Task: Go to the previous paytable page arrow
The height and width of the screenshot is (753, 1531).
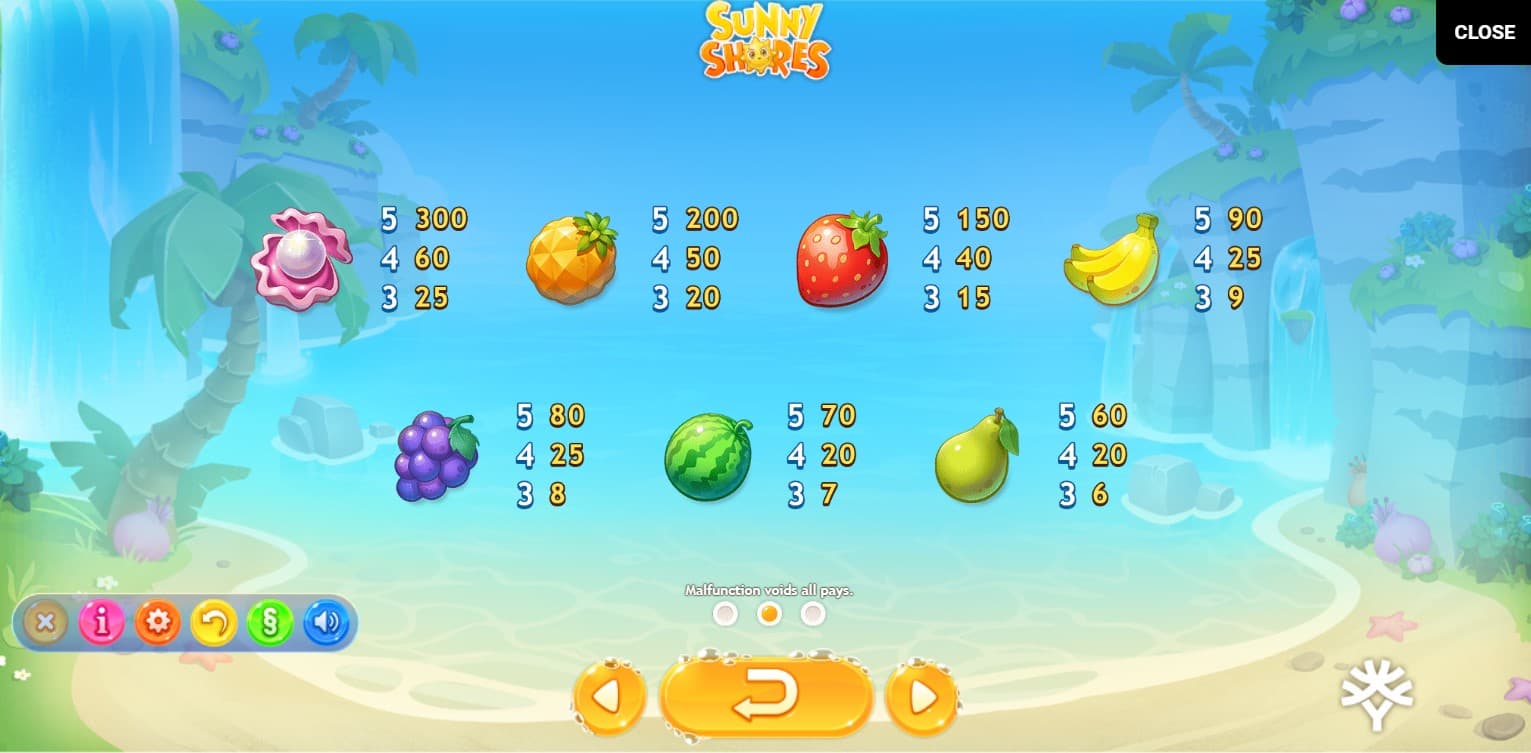Action: (609, 697)
